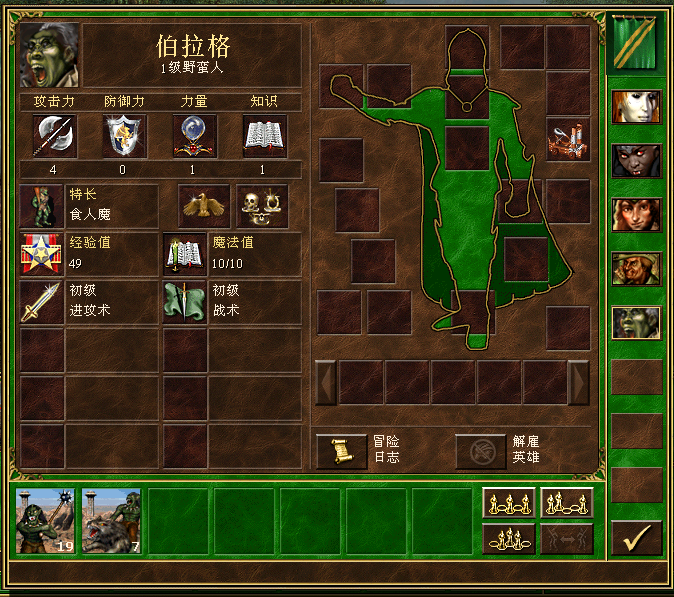
Task: Choose the pale white-haired hero portrait
Action: 636,107
